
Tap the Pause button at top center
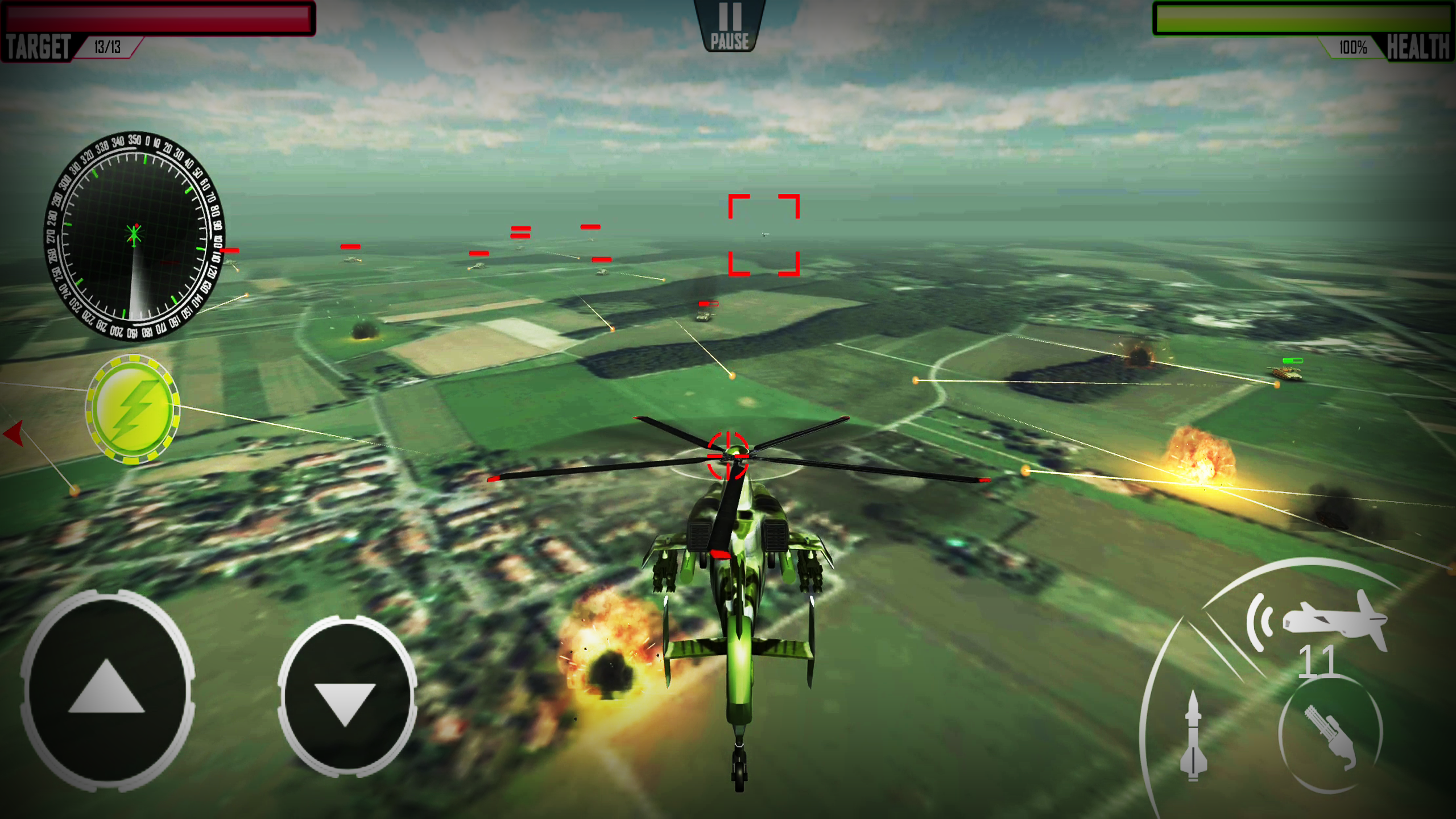tap(729, 23)
